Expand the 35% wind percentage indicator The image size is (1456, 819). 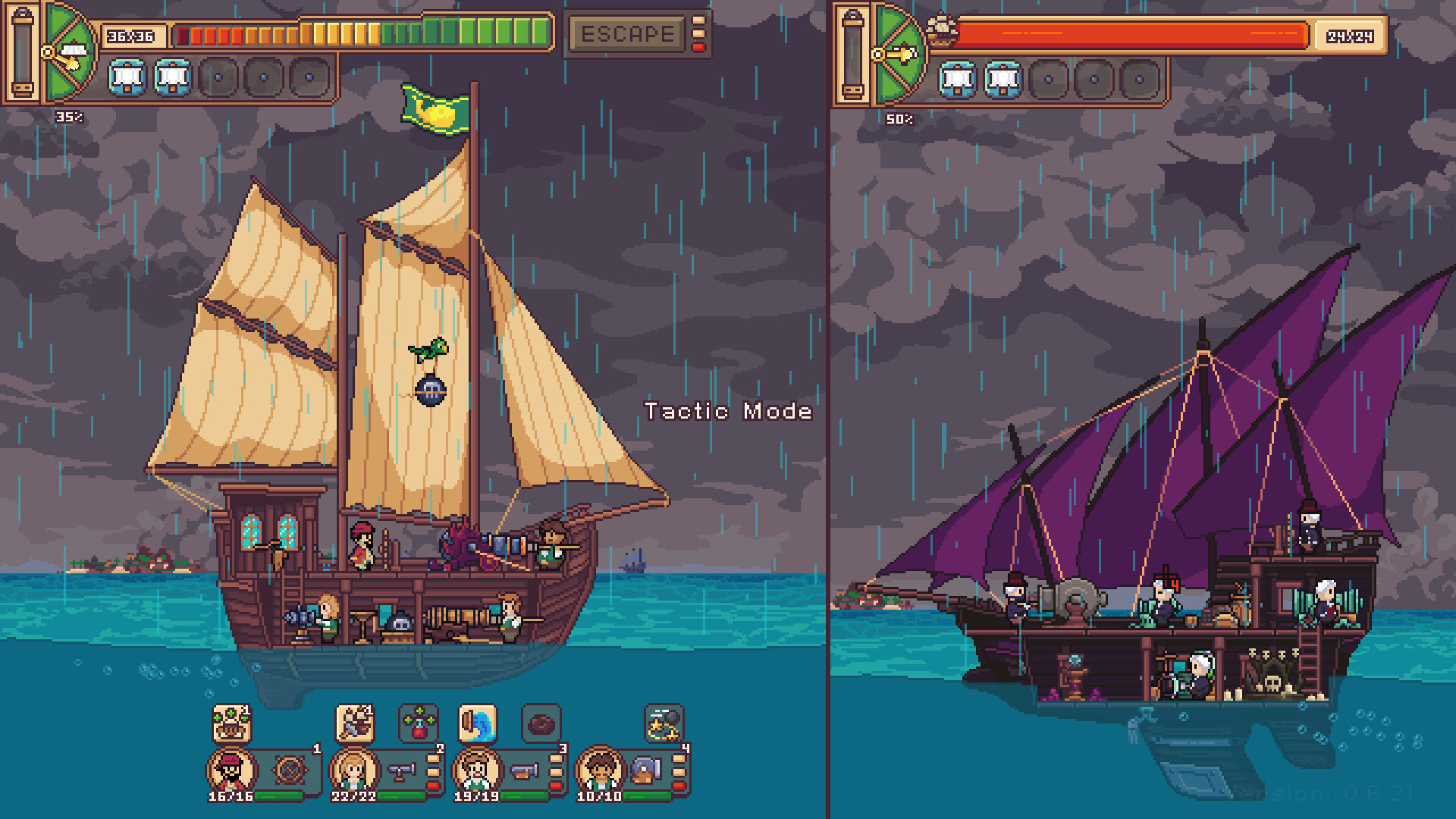pyautogui.click(x=70, y=116)
